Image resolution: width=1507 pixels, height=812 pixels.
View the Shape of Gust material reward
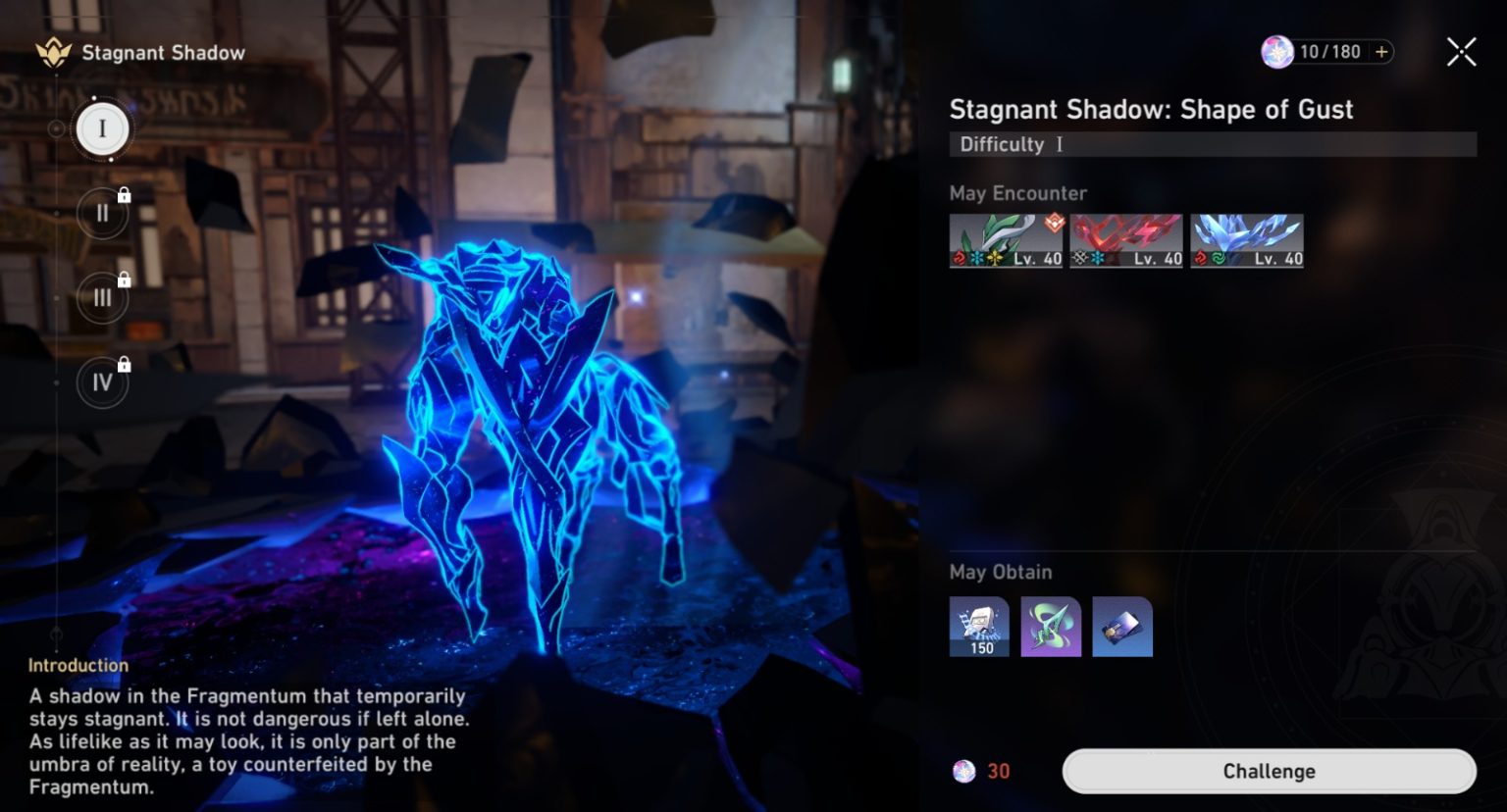coord(1050,627)
